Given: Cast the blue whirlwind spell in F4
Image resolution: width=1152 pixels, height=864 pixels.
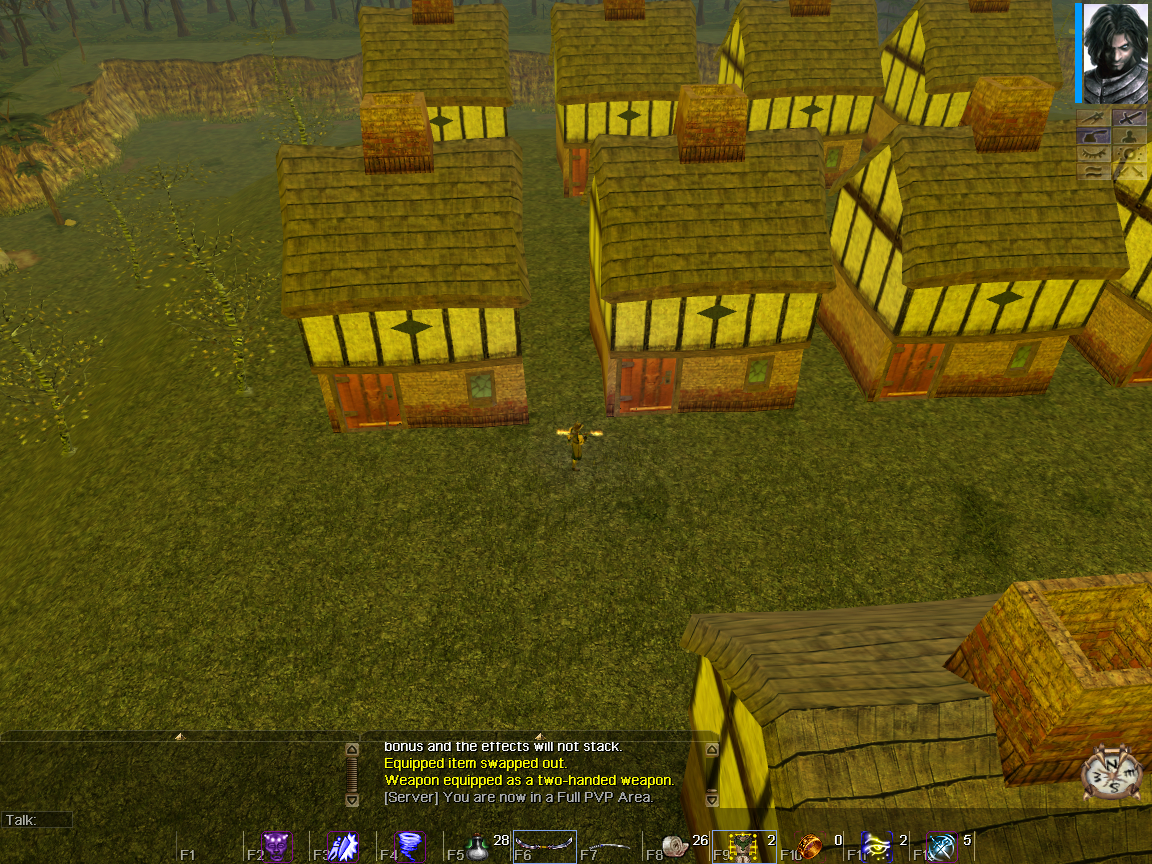Looking at the screenshot, I should coord(410,847).
